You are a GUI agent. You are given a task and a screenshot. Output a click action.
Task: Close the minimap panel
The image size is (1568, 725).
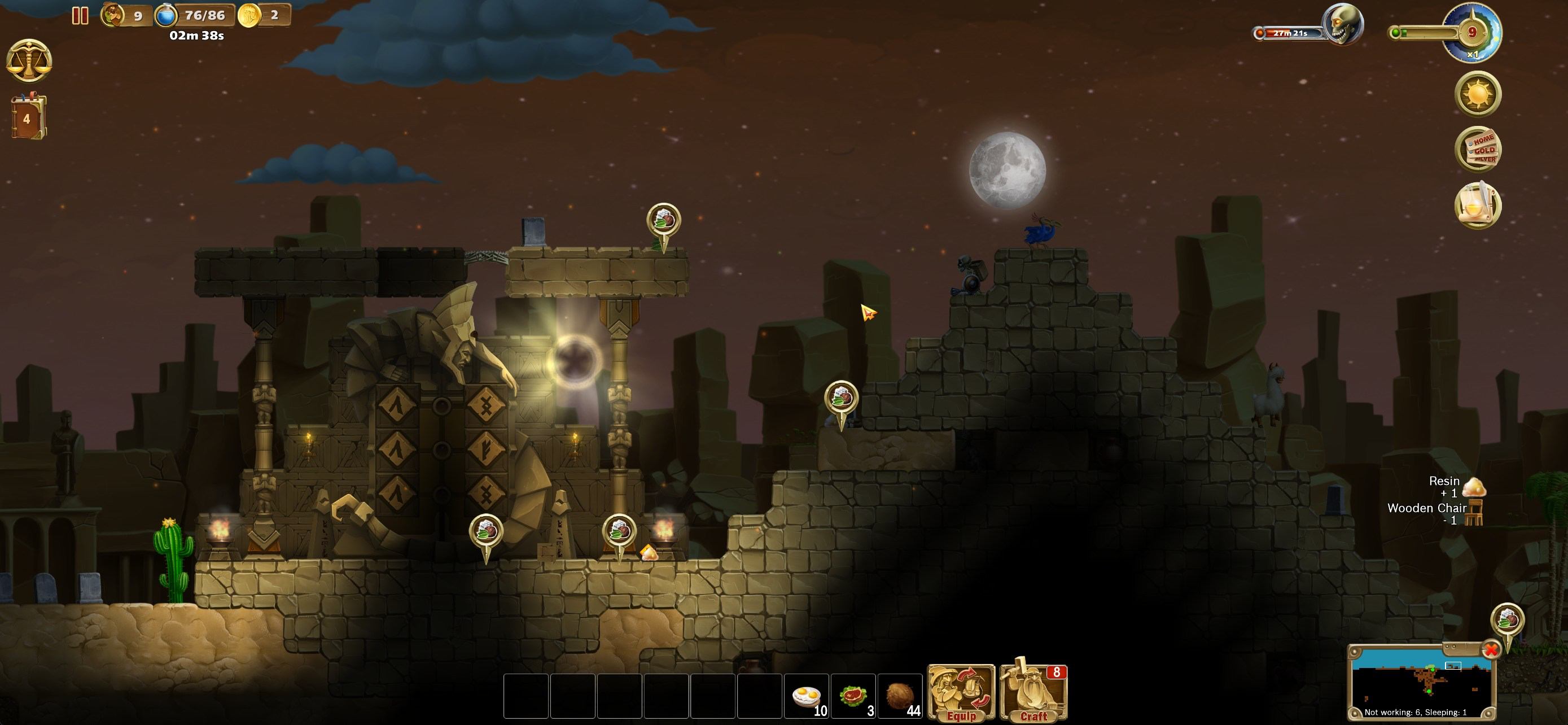(1491, 650)
